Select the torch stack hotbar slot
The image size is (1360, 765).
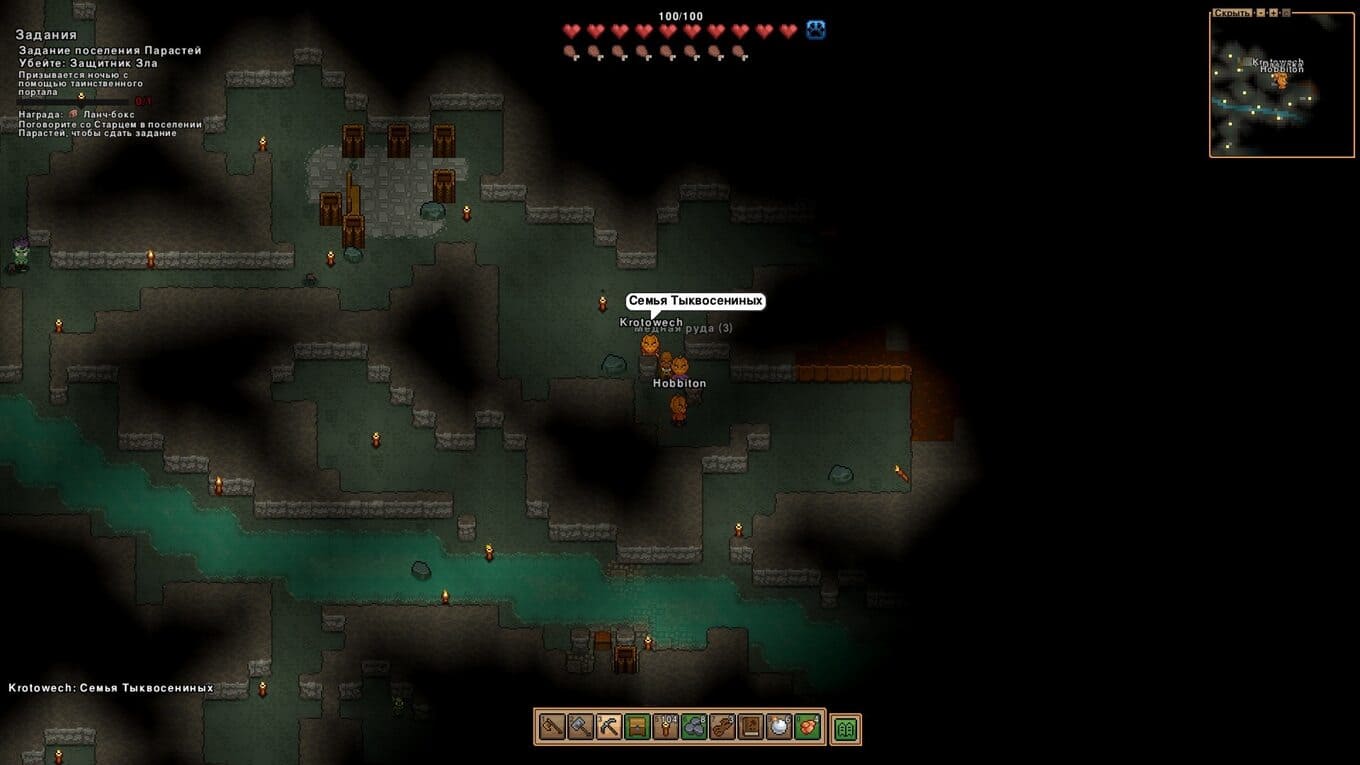(665, 727)
